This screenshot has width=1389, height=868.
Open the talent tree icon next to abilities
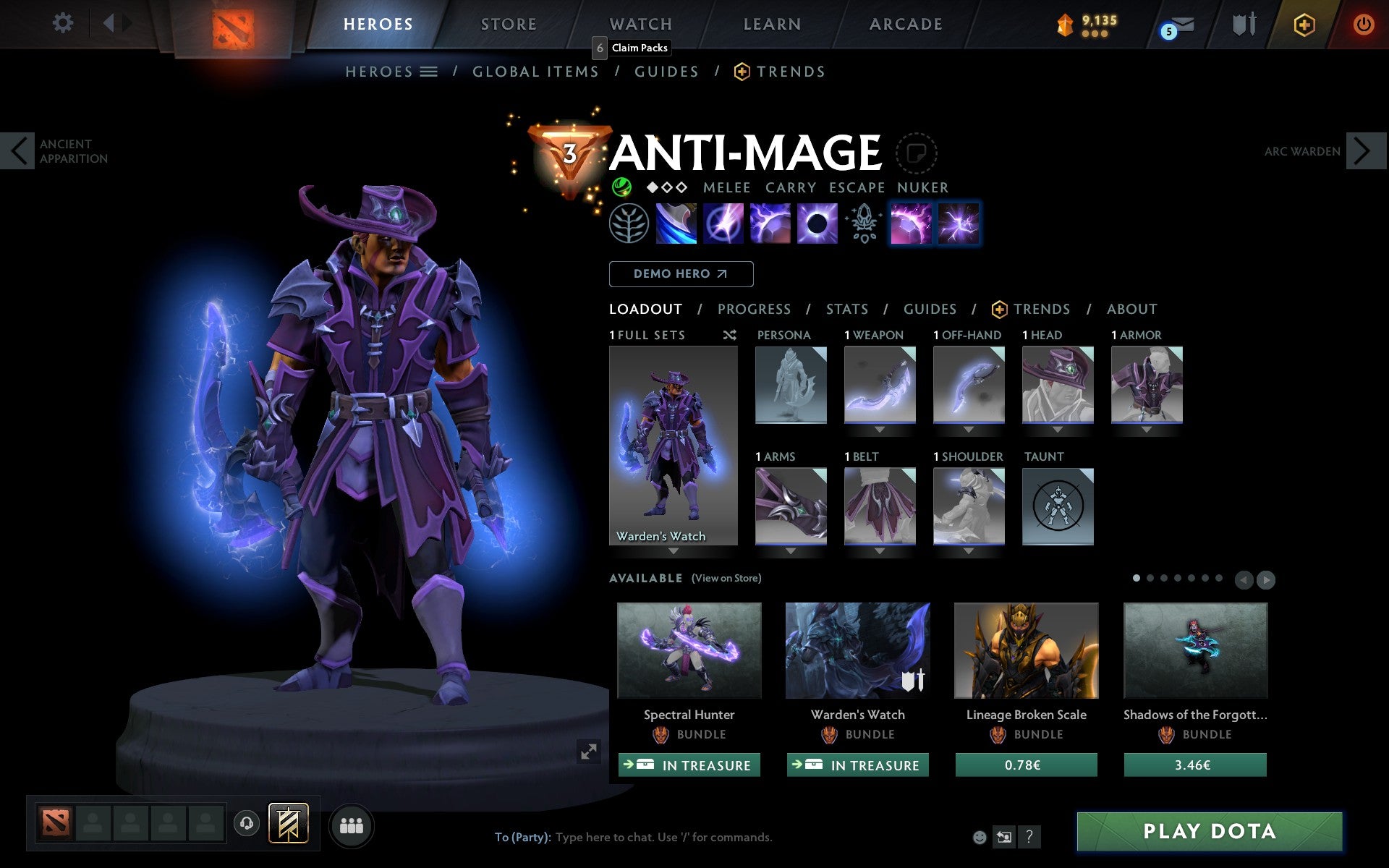[628, 224]
